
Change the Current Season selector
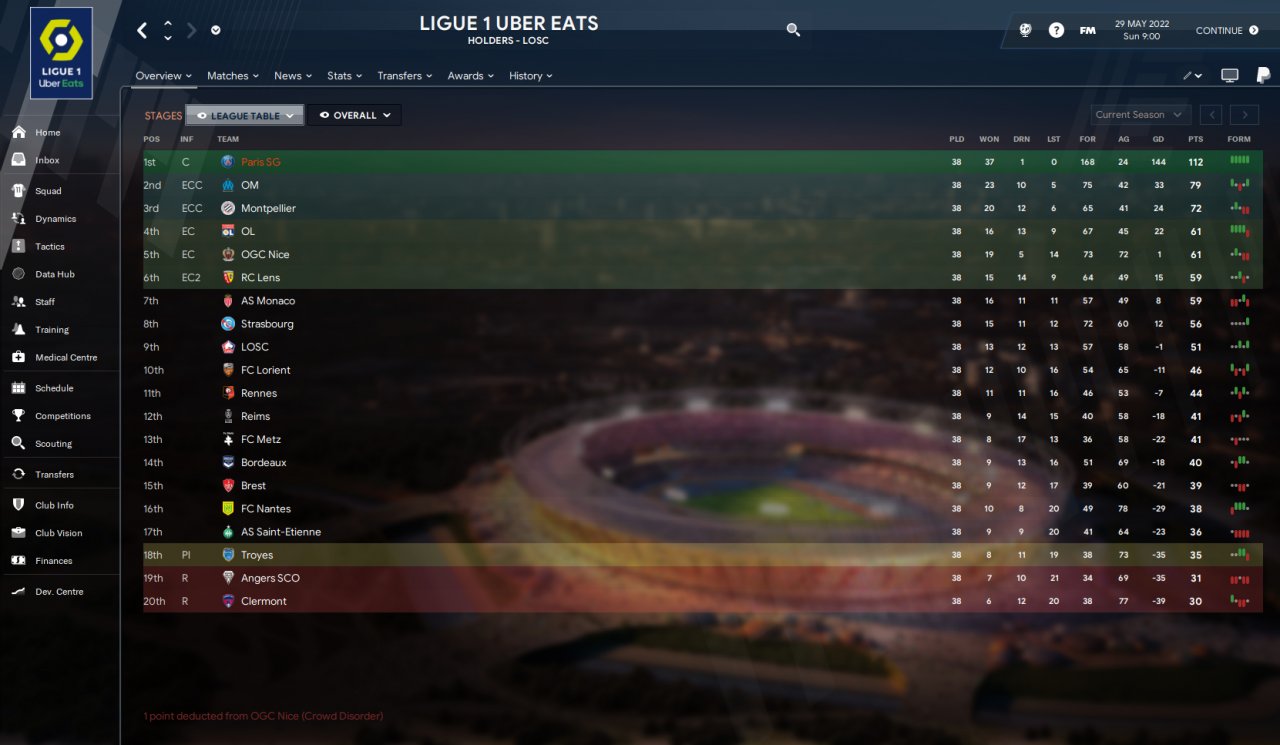(x=1140, y=115)
